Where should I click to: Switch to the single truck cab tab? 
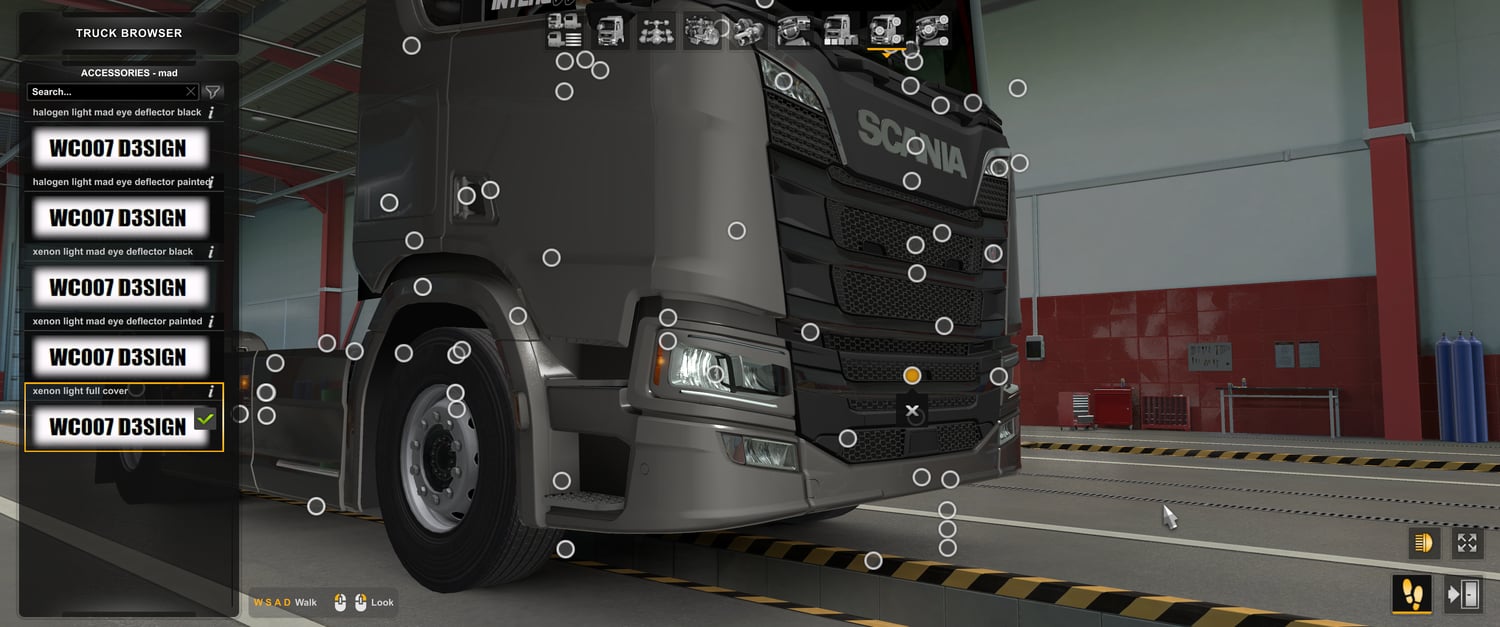pos(610,31)
